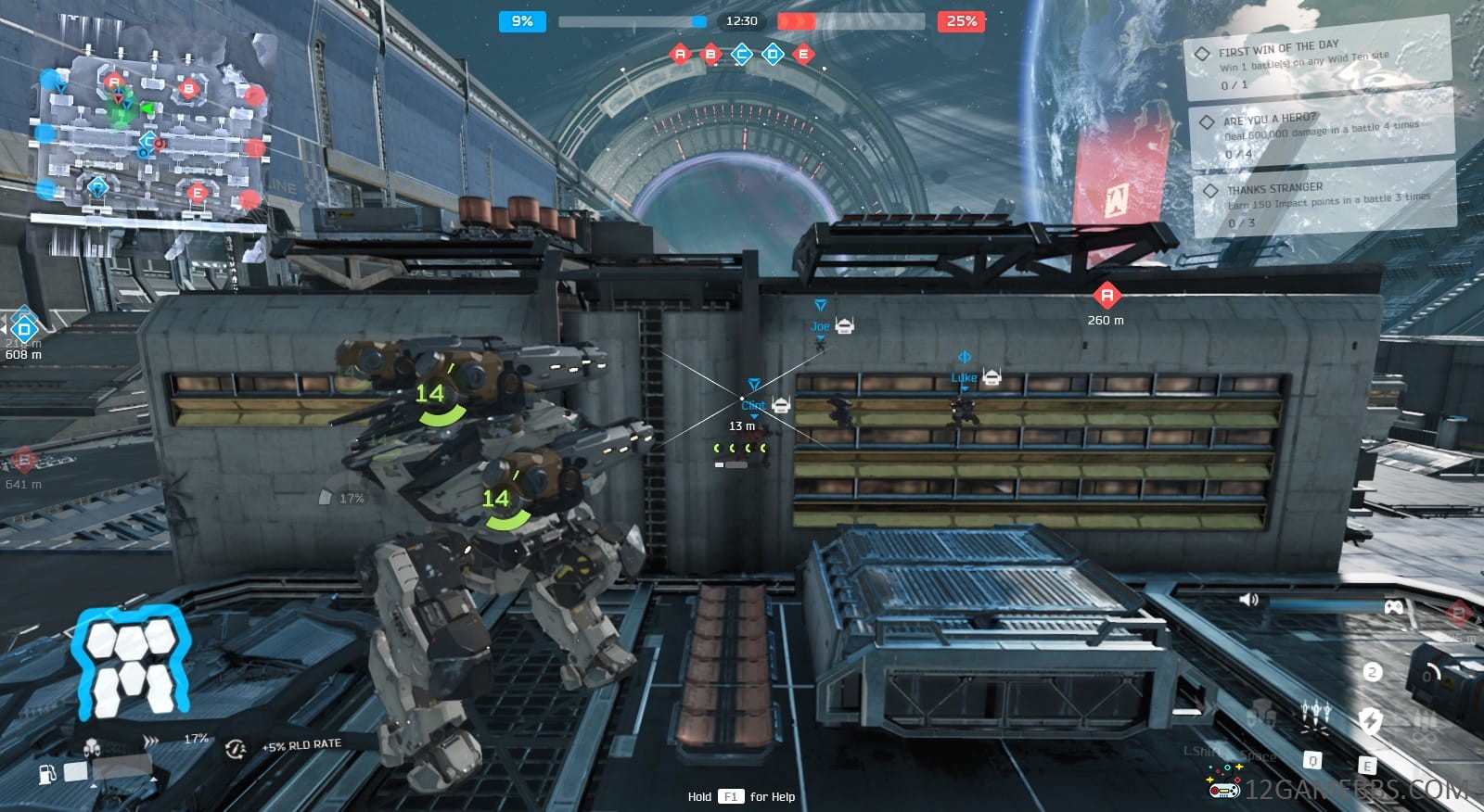This screenshot has height=812, width=1484.
Task: Select the mech armor hexagon status icon
Action: 130,665
